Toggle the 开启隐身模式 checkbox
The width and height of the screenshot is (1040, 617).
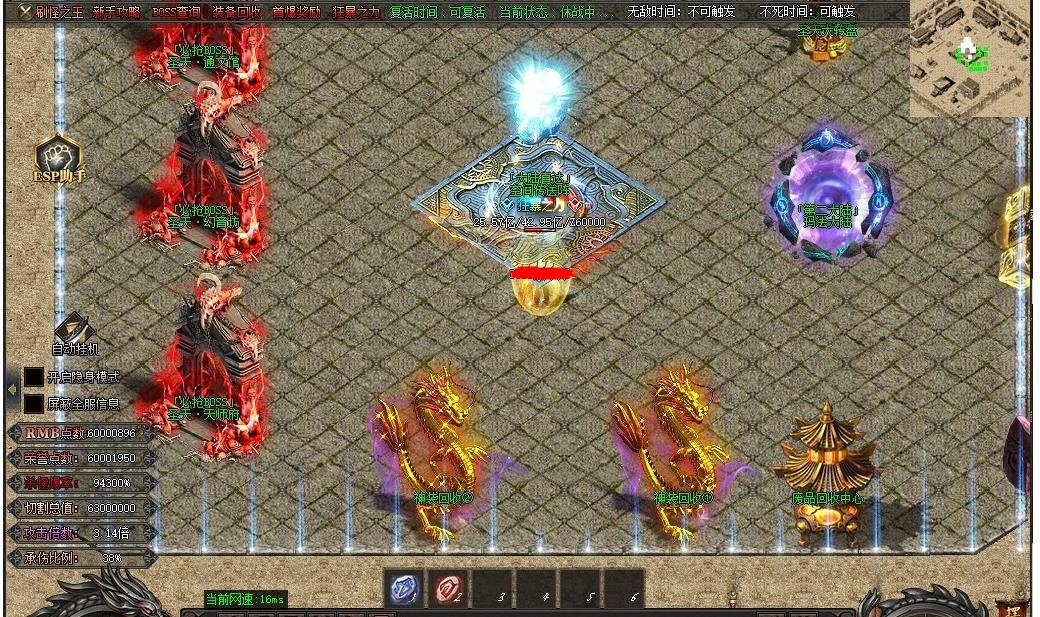(x=34, y=377)
